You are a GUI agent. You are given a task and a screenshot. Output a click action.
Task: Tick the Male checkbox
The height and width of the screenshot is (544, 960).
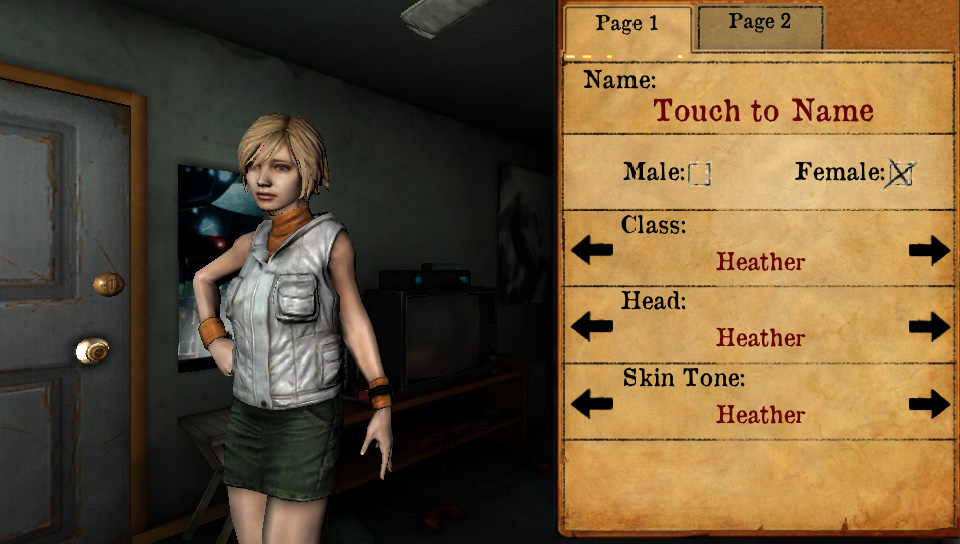699,174
